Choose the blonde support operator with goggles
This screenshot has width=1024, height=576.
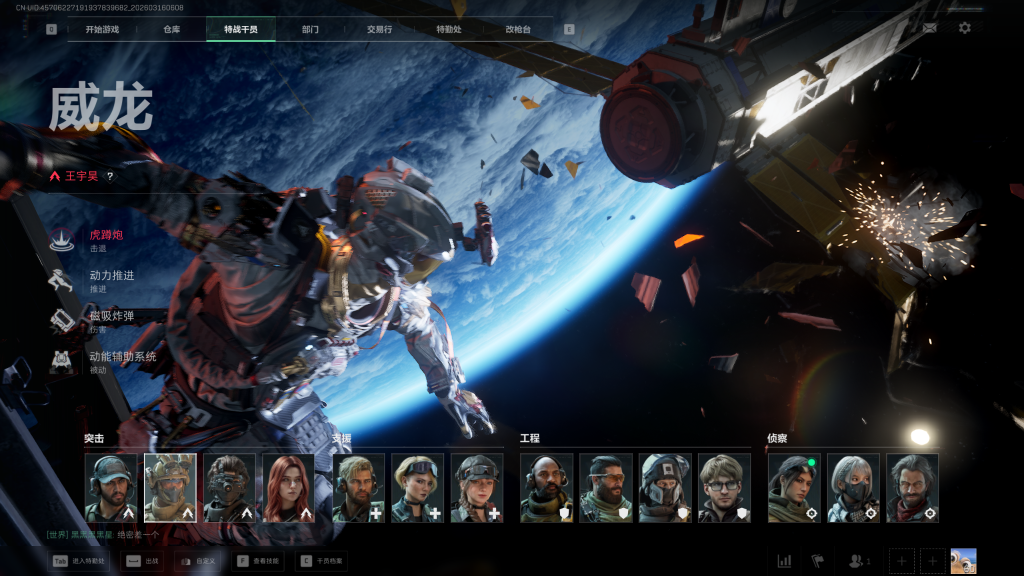pos(417,488)
